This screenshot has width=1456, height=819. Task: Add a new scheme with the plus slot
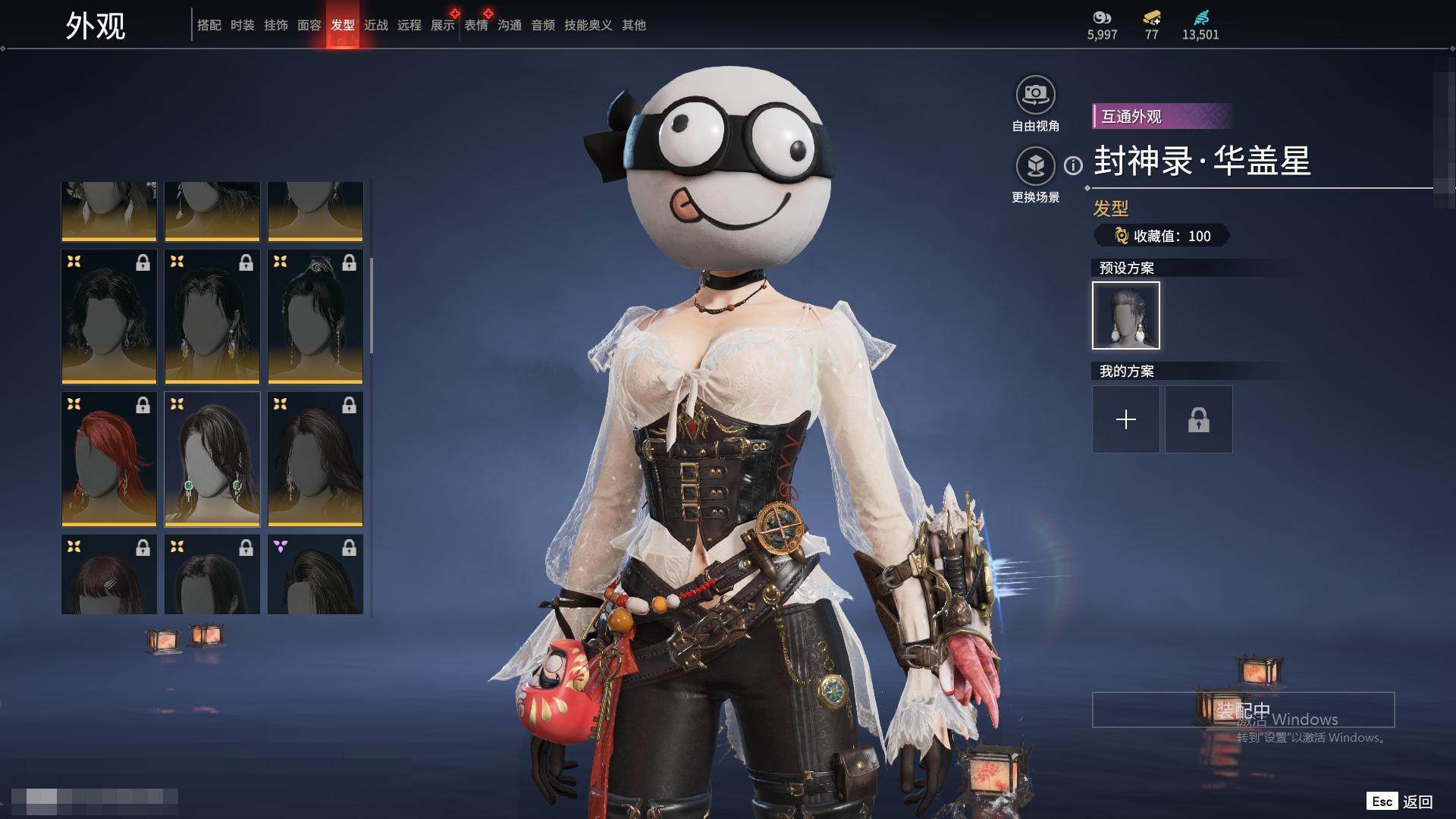[1125, 419]
